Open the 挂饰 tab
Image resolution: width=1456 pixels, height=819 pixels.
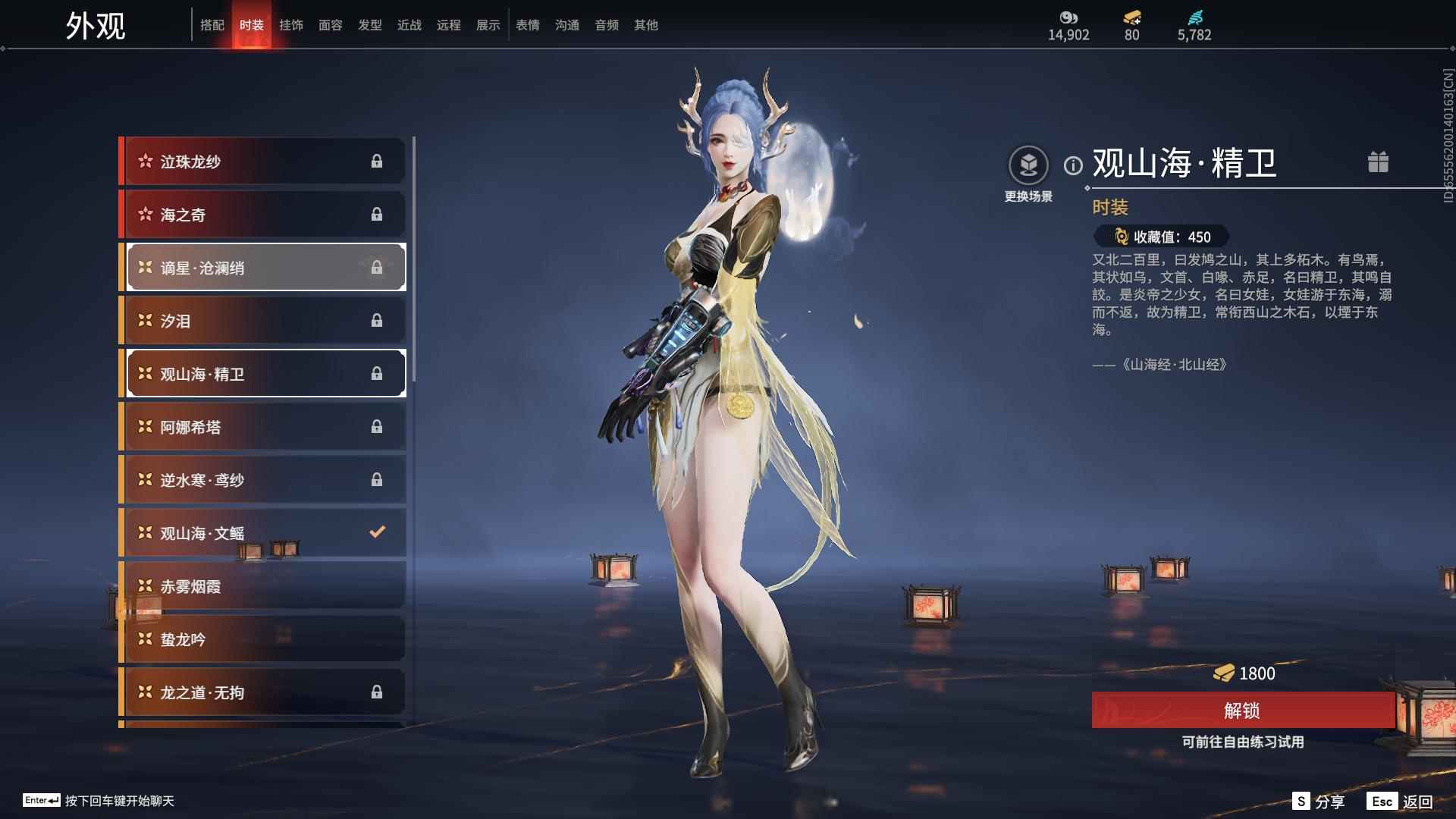tap(291, 25)
